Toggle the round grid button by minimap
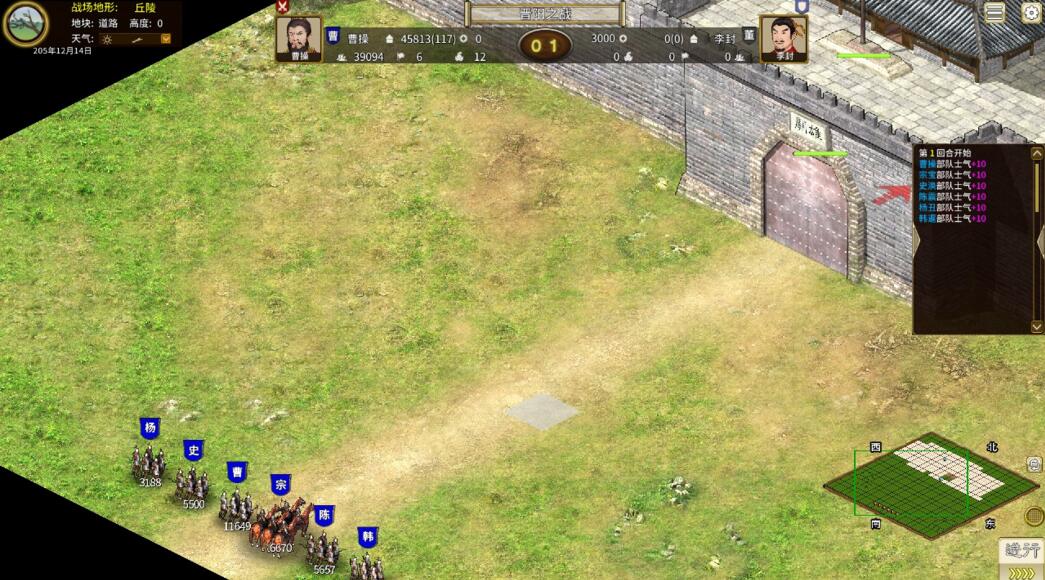 (1034, 516)
